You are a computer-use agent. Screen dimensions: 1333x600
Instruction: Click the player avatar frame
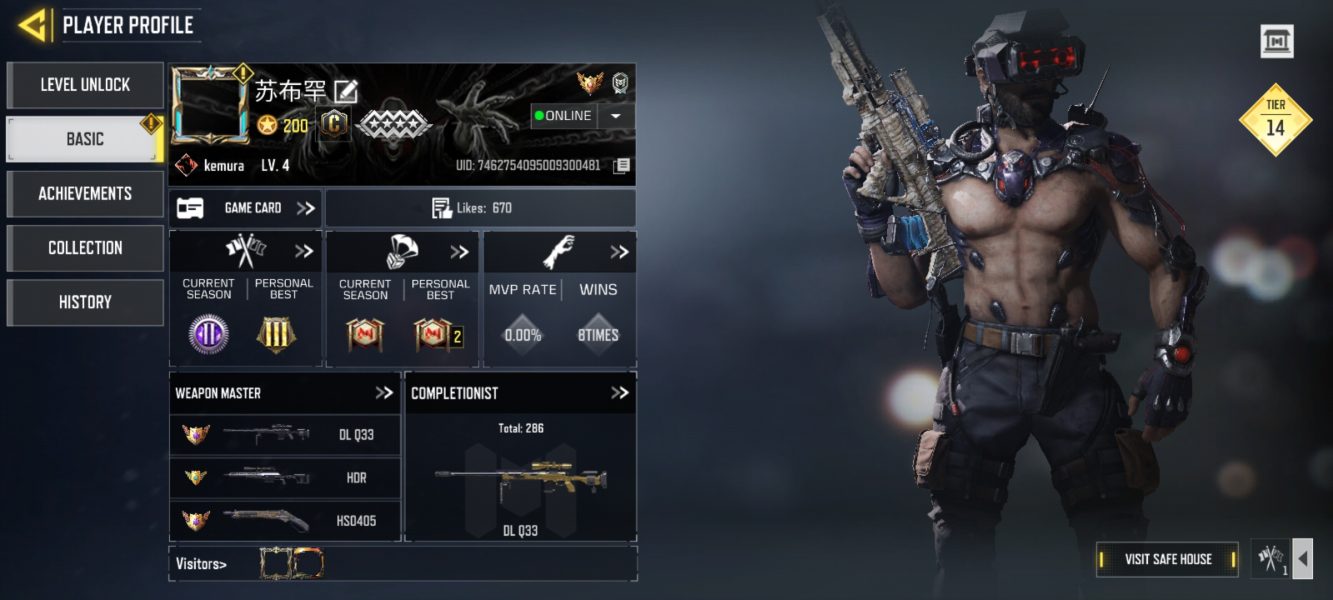point(210,107)
